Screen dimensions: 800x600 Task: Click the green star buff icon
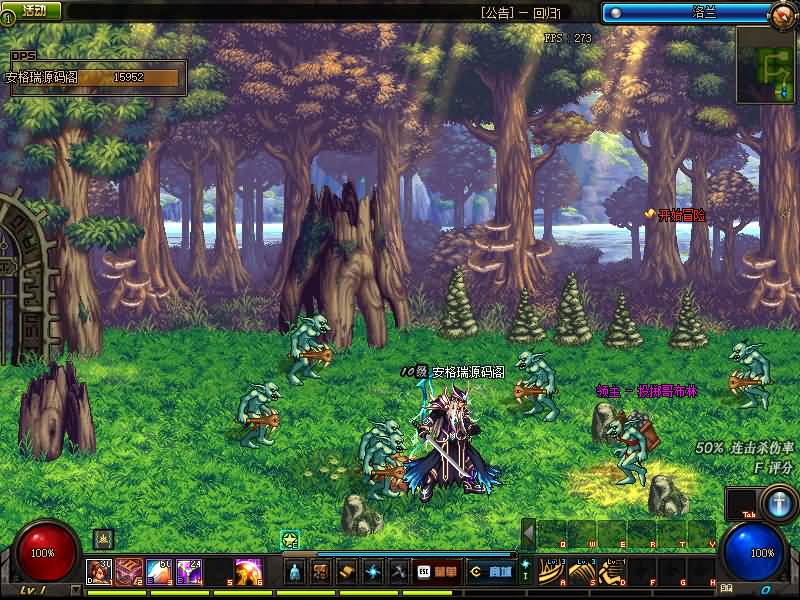pyautogui.click(x=290, y=540)
